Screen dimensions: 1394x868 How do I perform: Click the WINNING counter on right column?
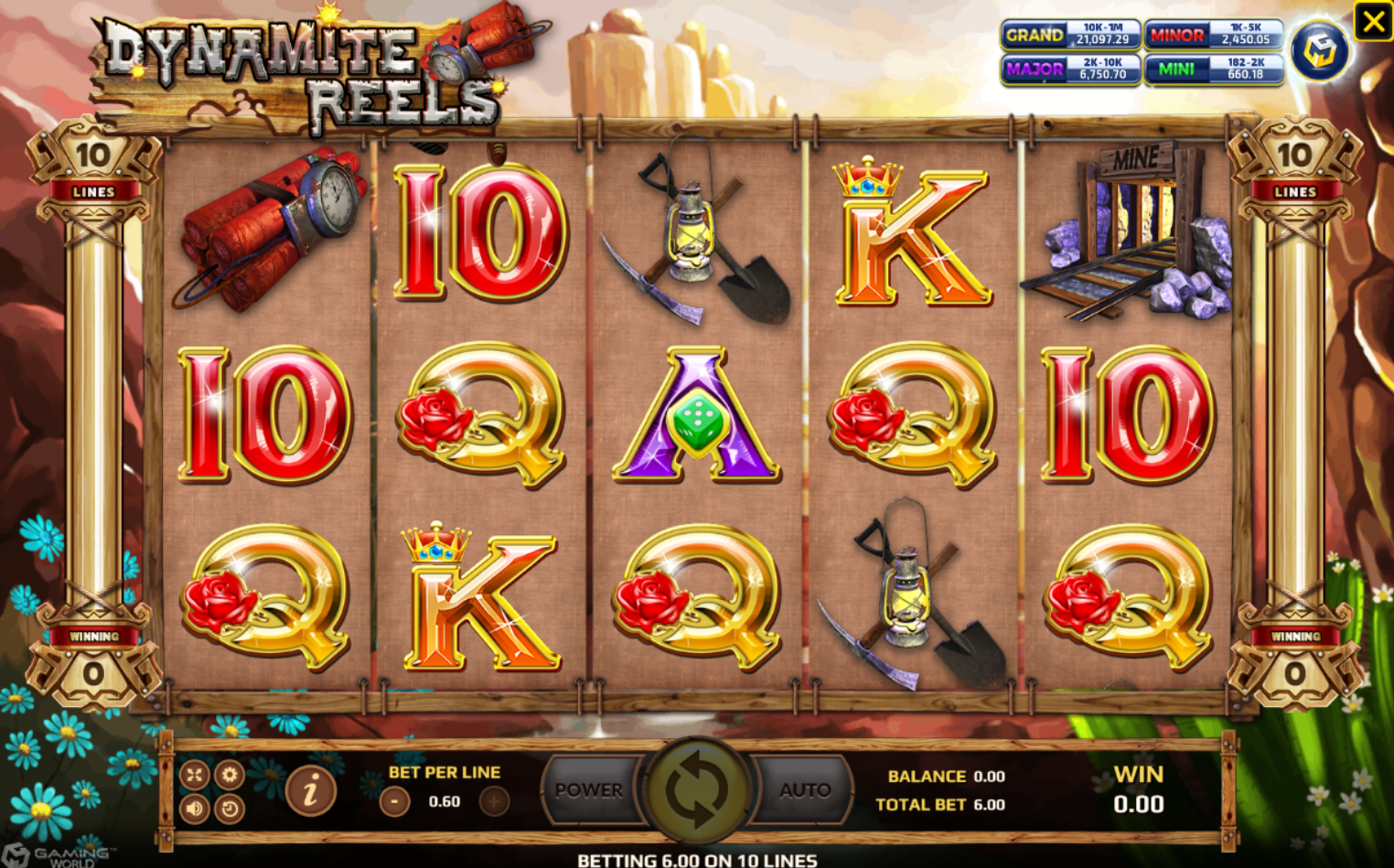pos(1295,635)
